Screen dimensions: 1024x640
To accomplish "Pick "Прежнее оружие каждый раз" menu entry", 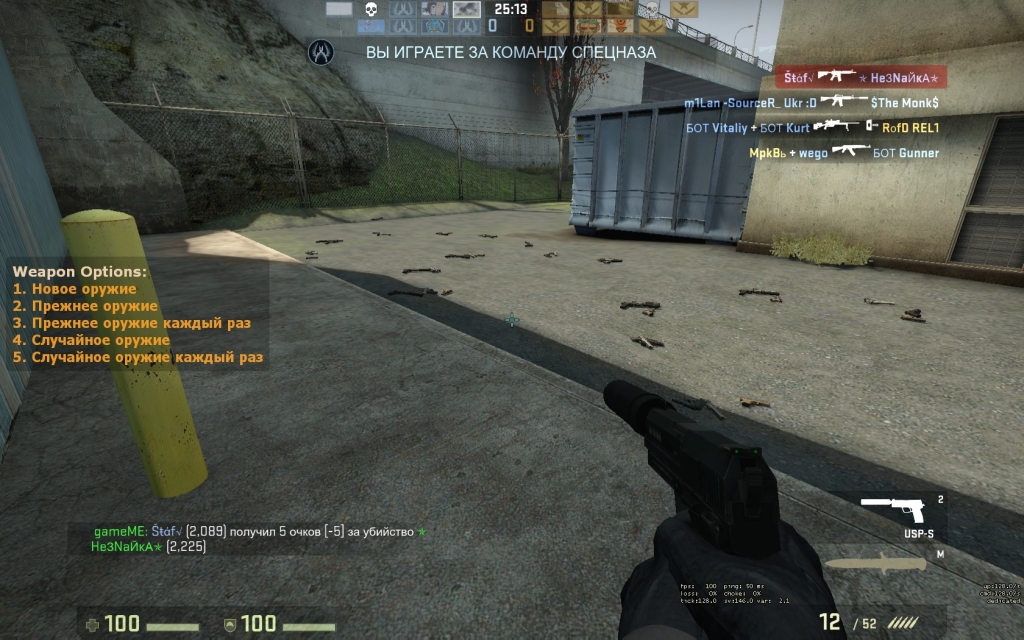I will tap(140, 323).
